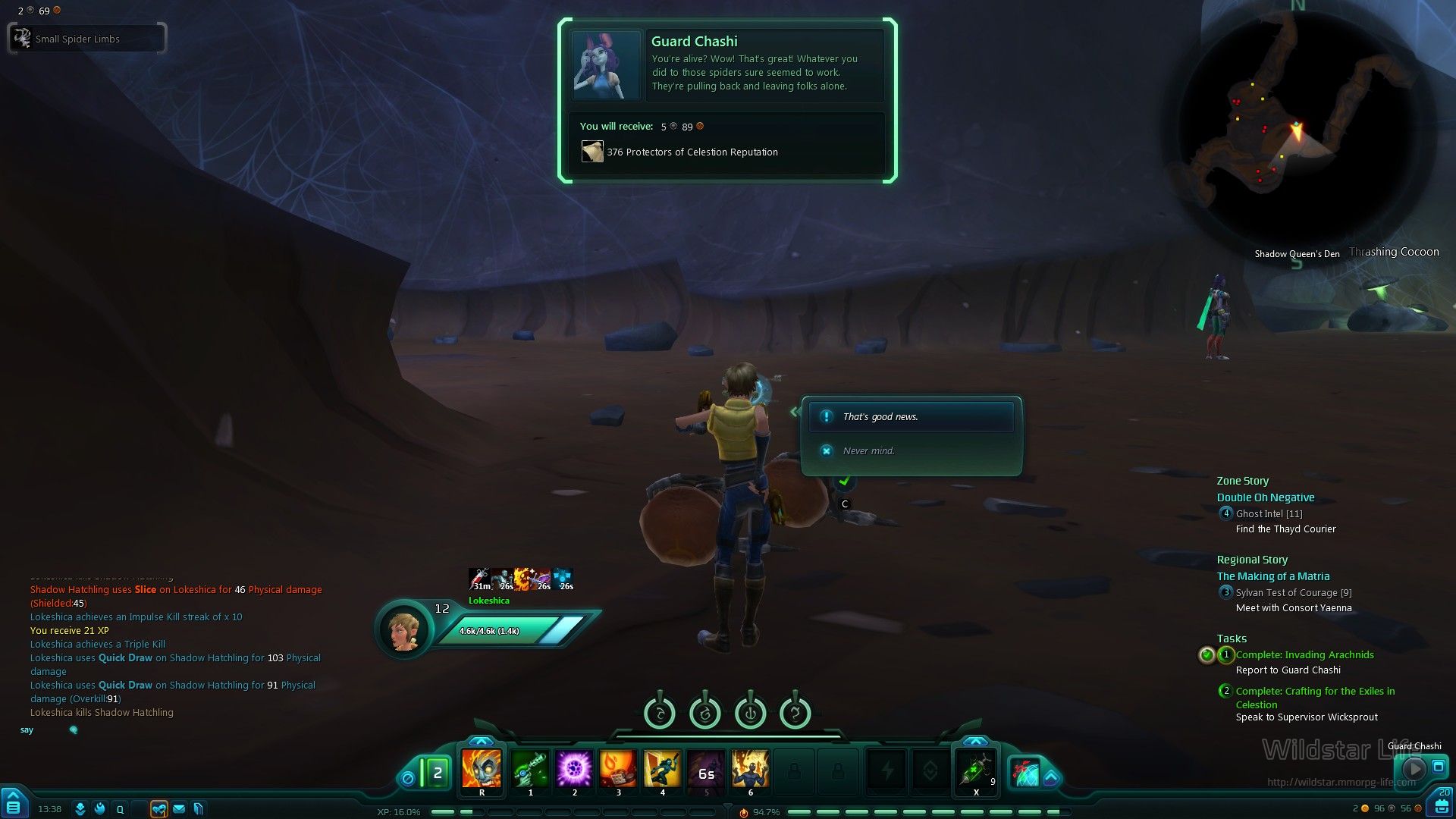The image size is (1456, 819).
Task: Open the main menu button
Action: point(14,805)
